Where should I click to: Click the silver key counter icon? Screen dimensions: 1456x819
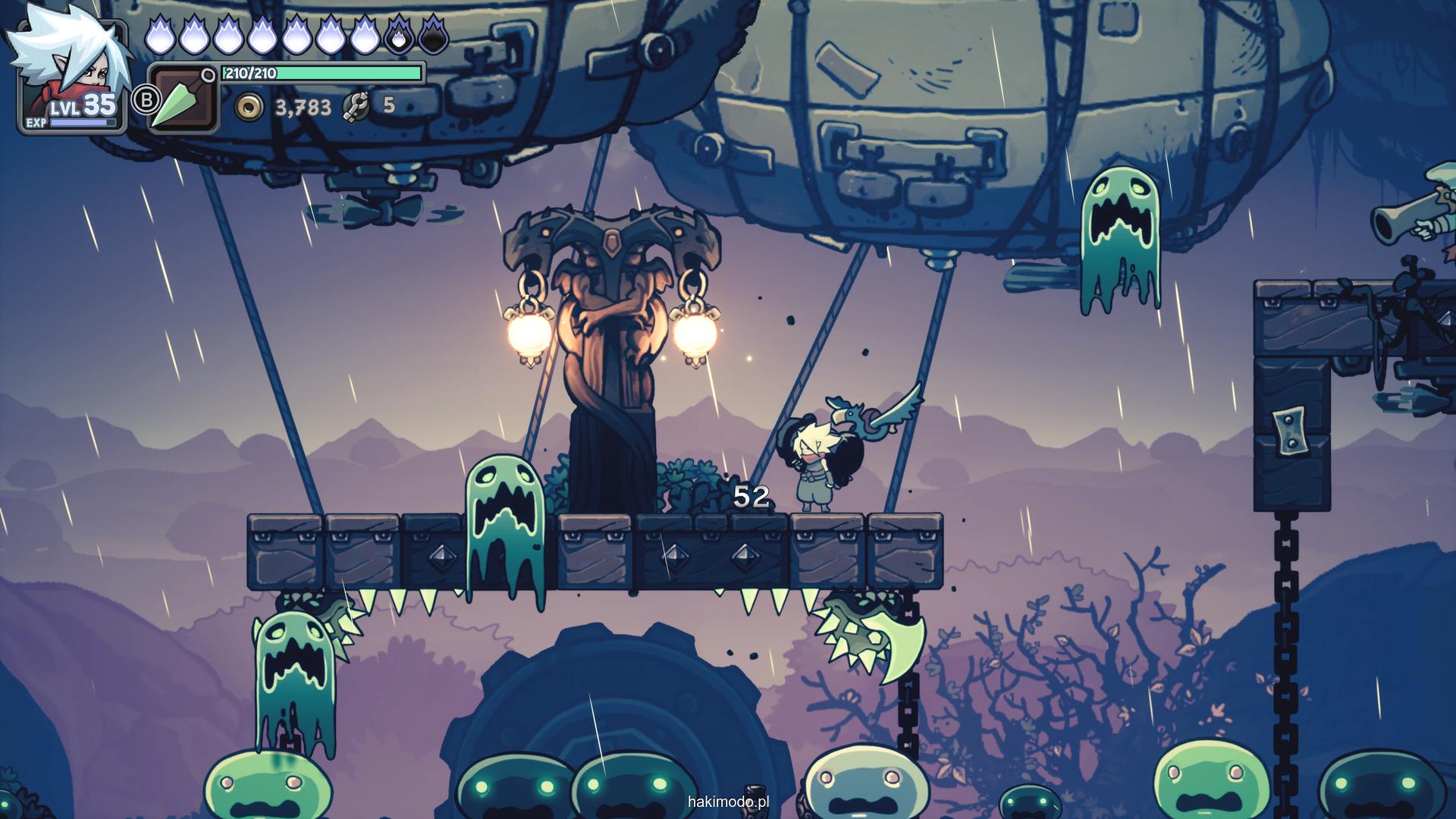(356, 107)
